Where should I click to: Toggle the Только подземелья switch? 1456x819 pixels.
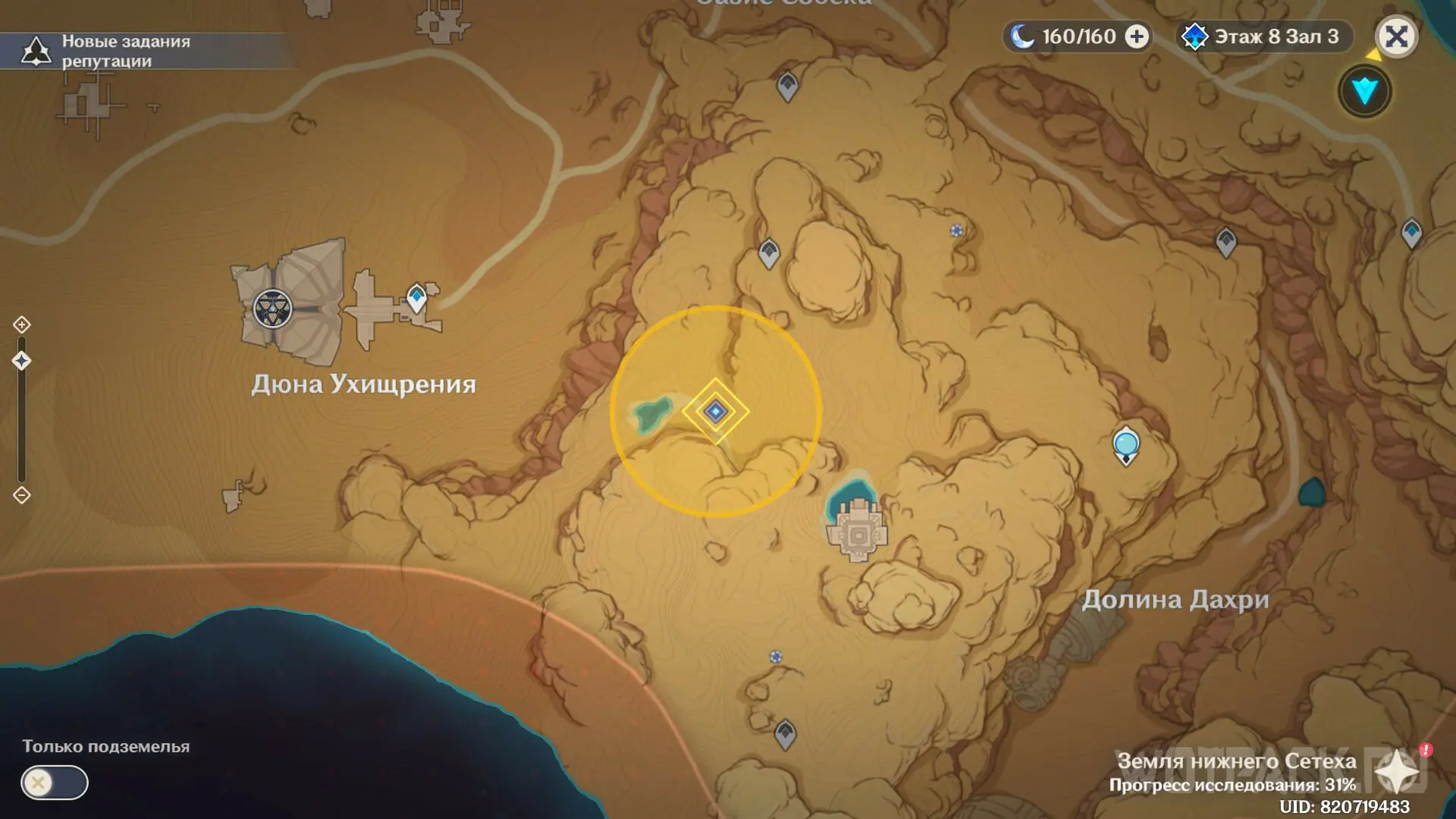55,783
